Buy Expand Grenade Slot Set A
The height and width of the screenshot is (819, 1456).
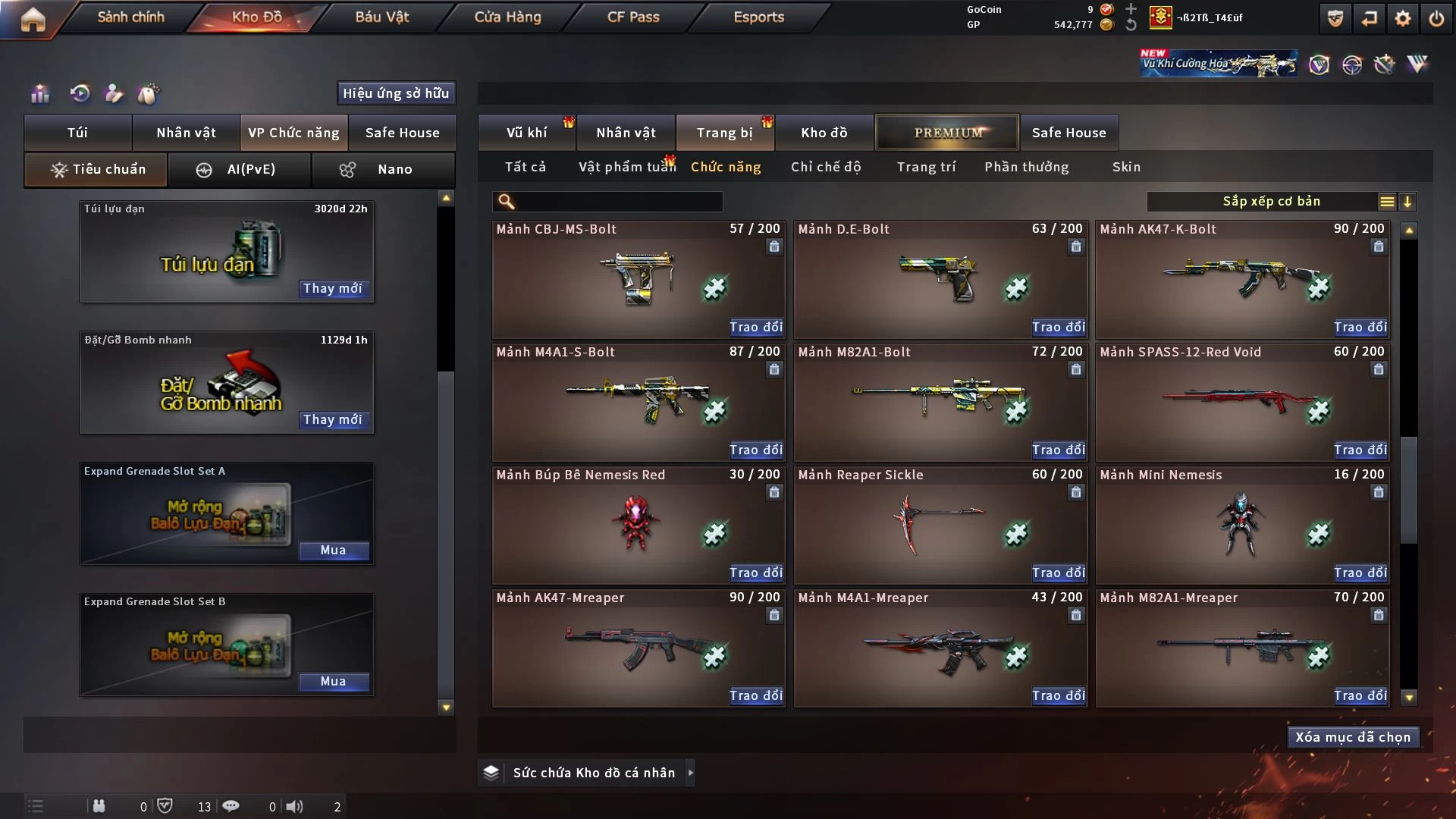click(333, 550)
